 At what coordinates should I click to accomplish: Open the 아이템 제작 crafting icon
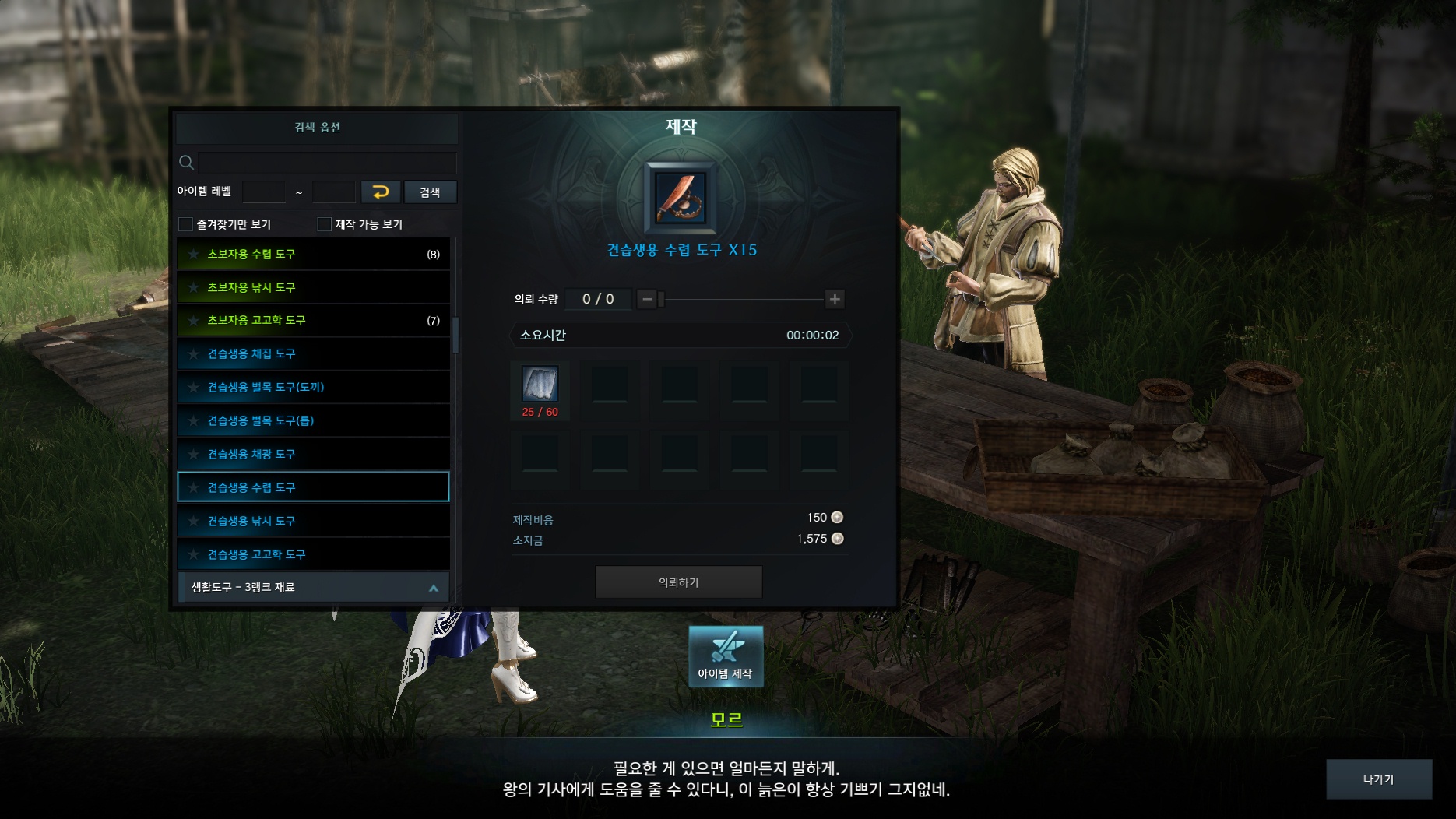(726, 656)
